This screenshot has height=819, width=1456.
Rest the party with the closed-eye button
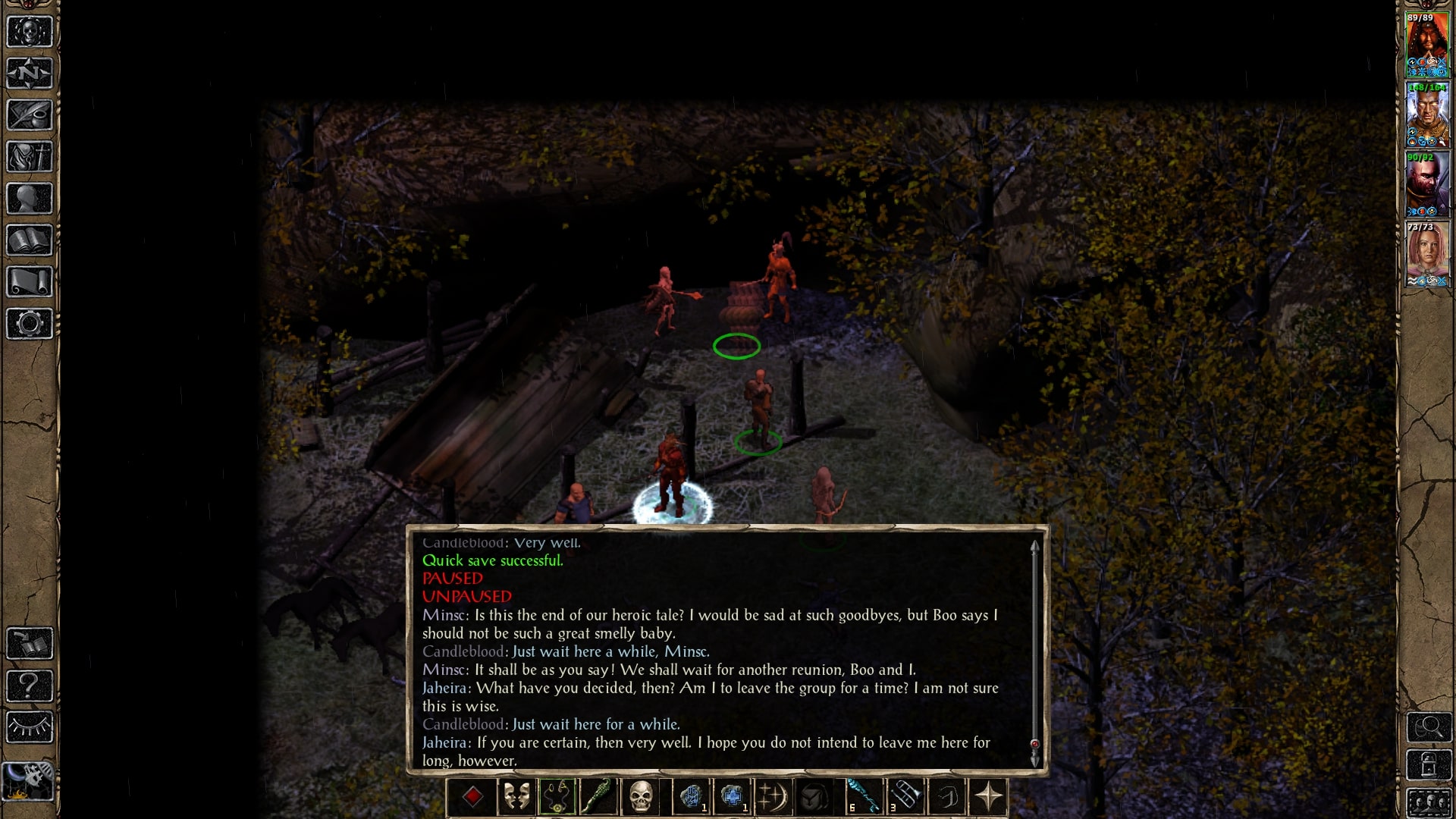[x=30, y=727]
